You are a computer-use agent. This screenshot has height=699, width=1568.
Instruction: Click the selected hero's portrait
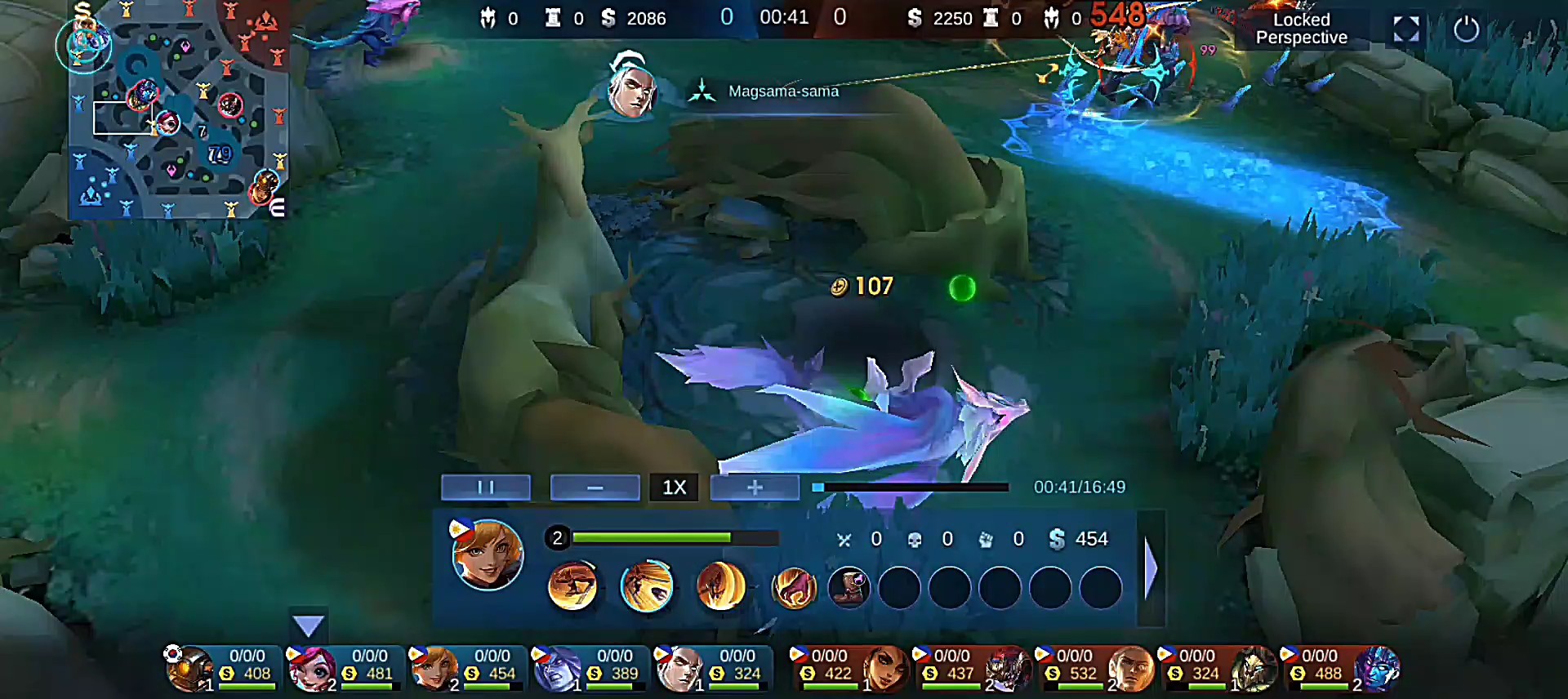tap(488, 555)
